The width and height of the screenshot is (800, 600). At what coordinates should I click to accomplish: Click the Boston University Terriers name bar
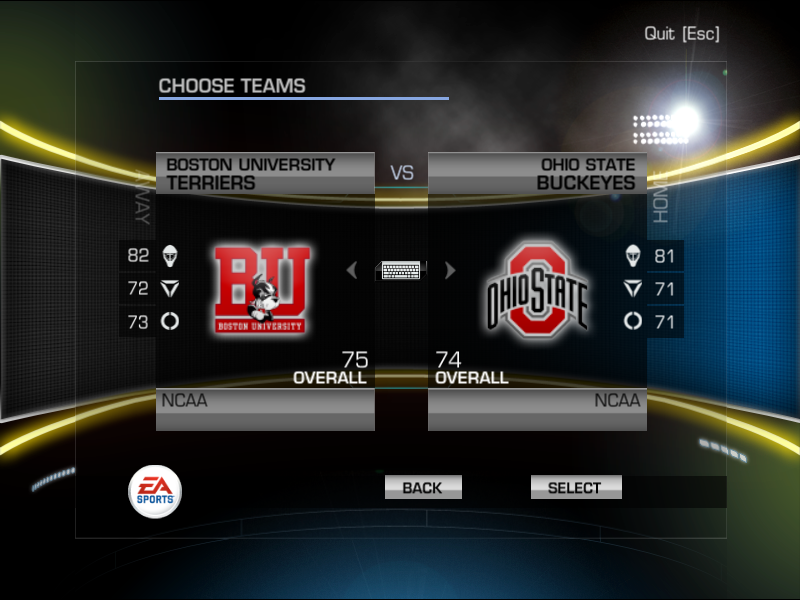pyautogui.click(x=265, y=173)
